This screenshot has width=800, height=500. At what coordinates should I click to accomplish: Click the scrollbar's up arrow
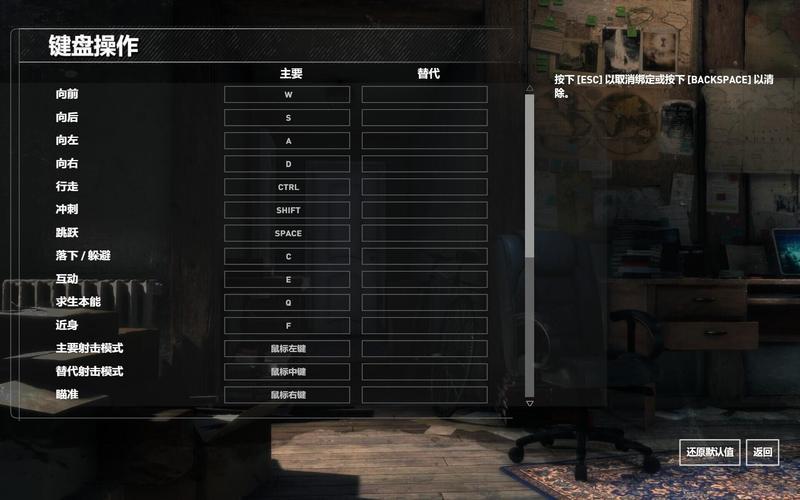coord(530,88)
